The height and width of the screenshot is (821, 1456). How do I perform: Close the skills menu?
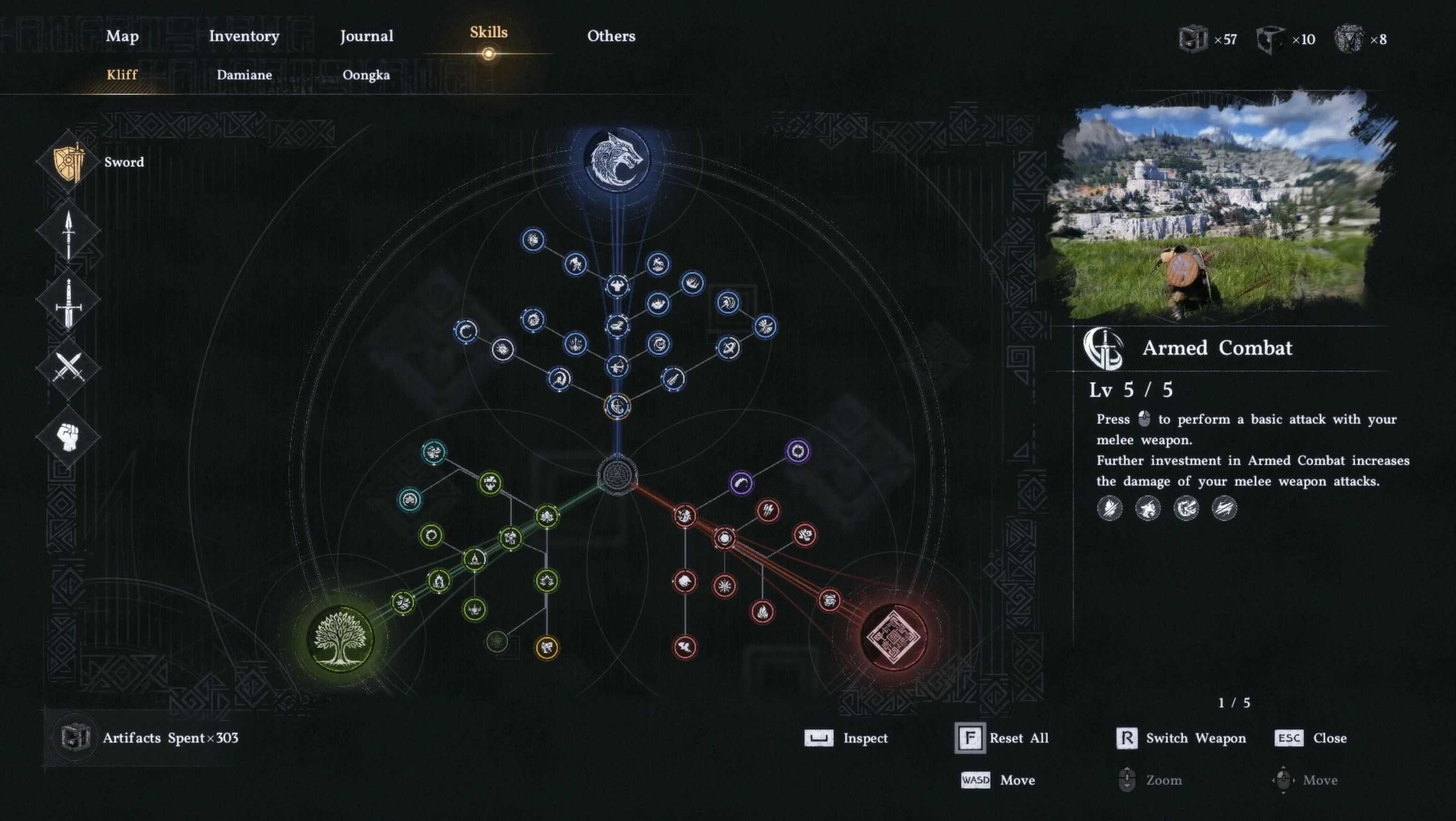(1311, 738)
